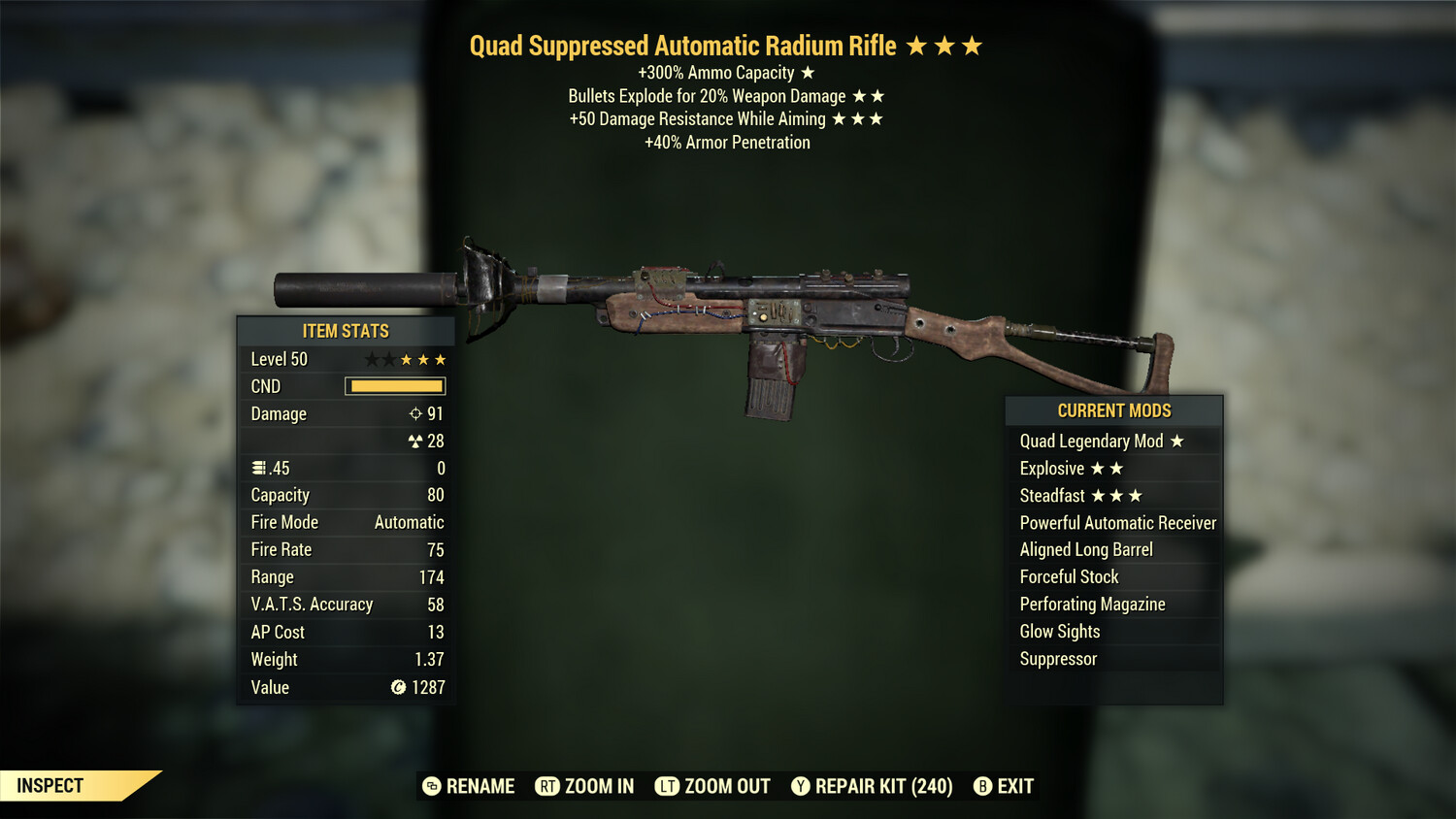Switch to the INSPECT tab
The height and width of the screenshot is (819, 1456).
pyautogui.click(x=50, y=785)
